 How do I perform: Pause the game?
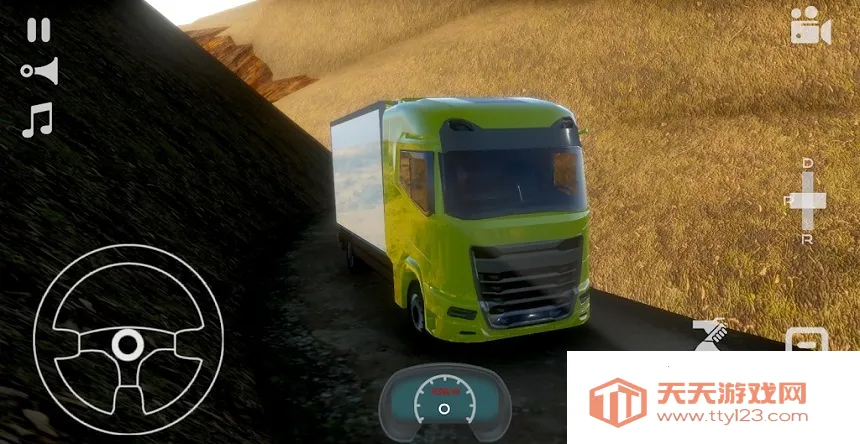click(x=38, y=30)
